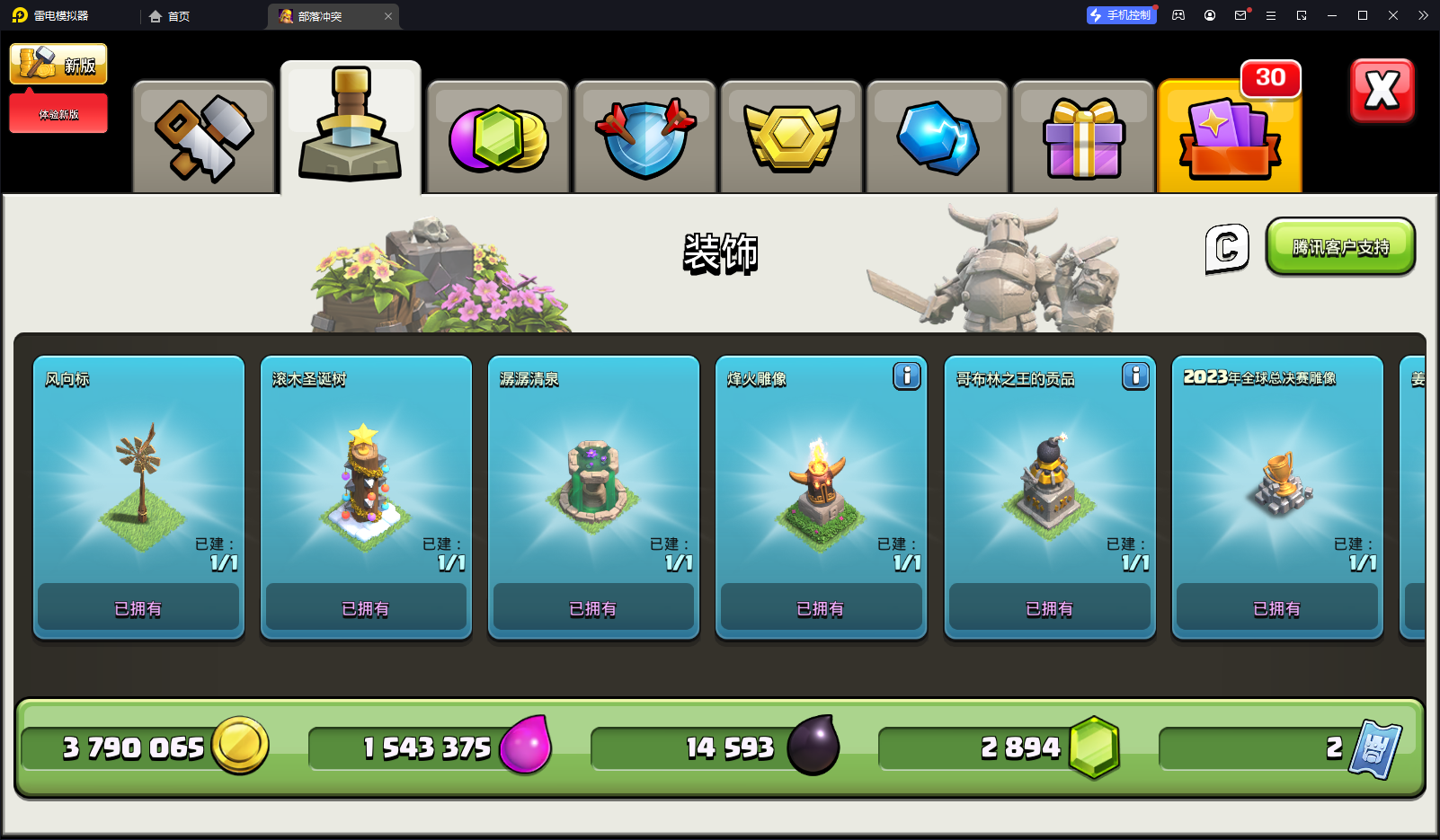Open the emulator 首页 home tab

[170, 16]
